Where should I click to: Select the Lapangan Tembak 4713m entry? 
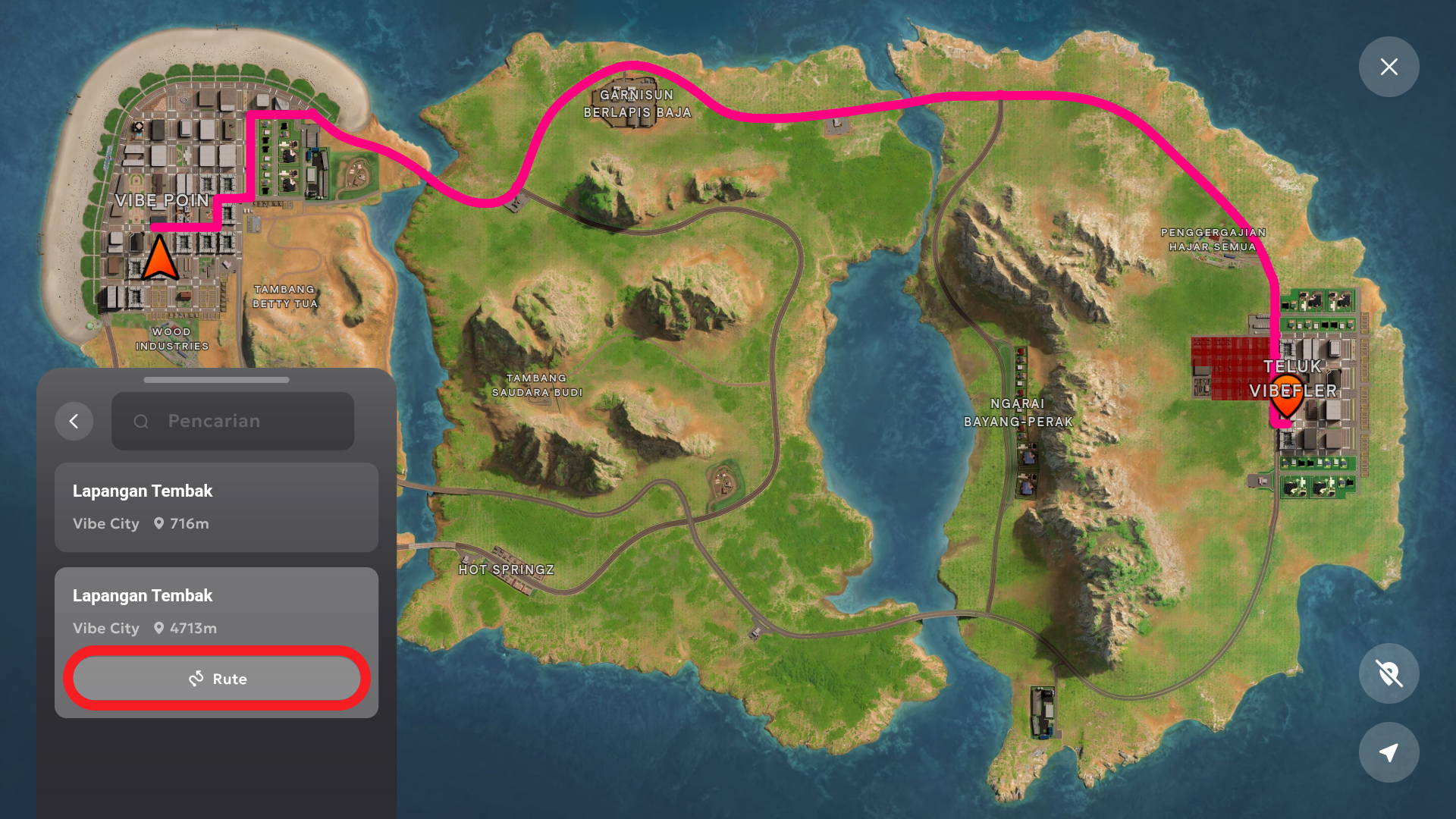tap(216, 610)
